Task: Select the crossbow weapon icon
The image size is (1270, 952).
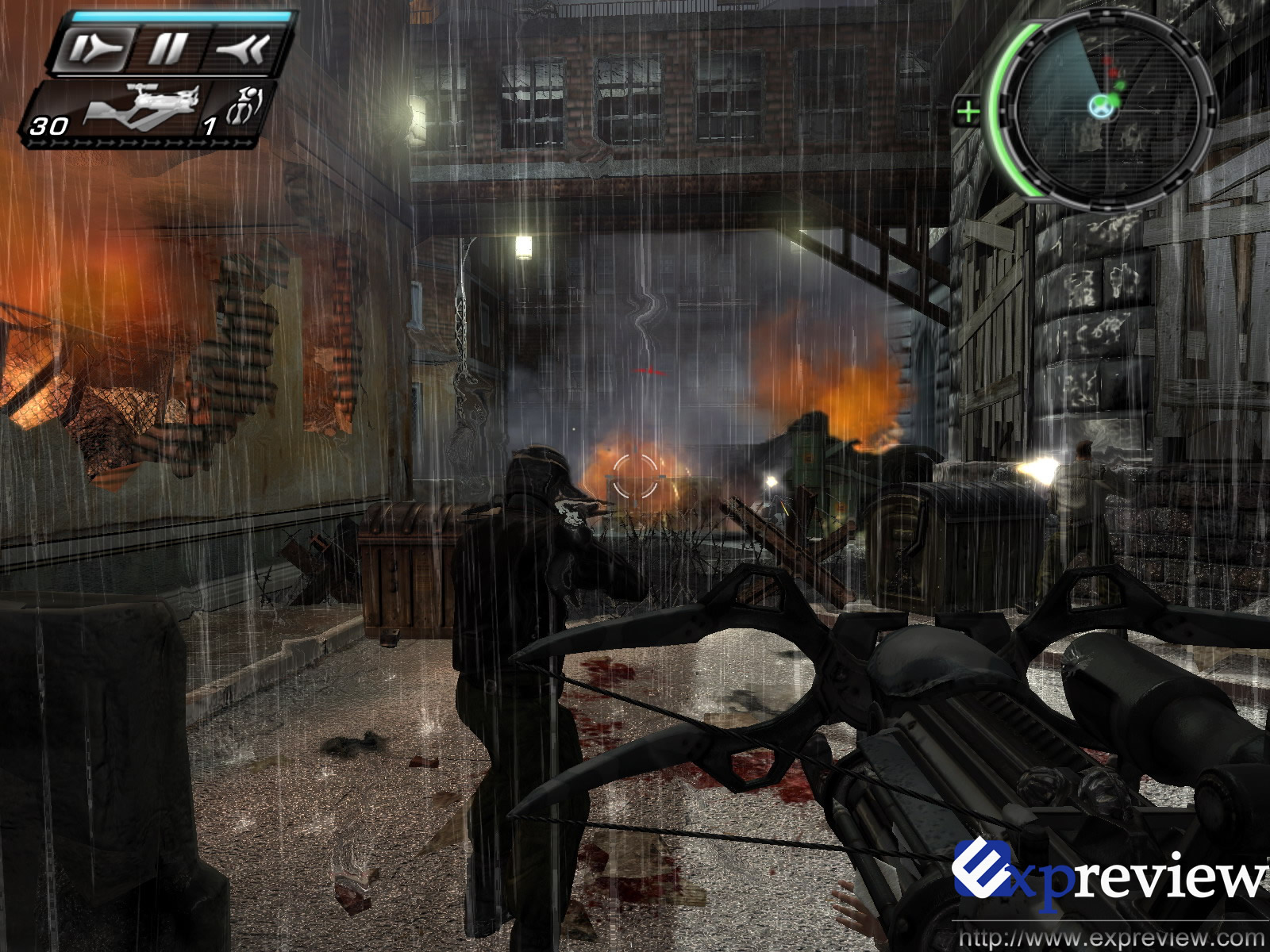Action: tap(141, 107)
